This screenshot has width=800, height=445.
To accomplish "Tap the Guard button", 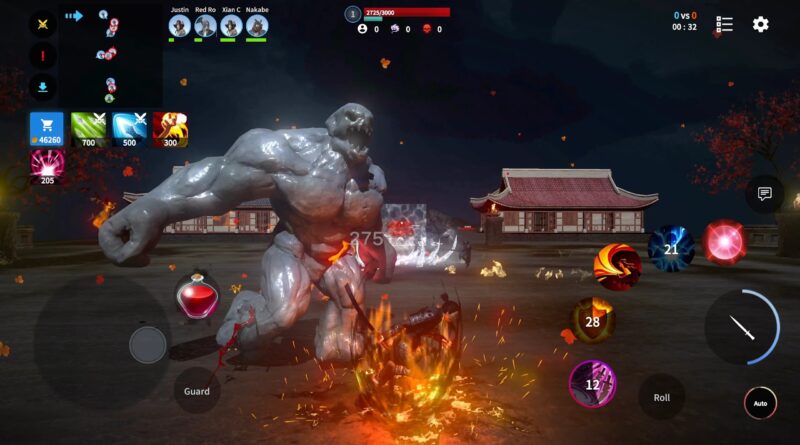I will pyautogui.click(x=197, y=391).
